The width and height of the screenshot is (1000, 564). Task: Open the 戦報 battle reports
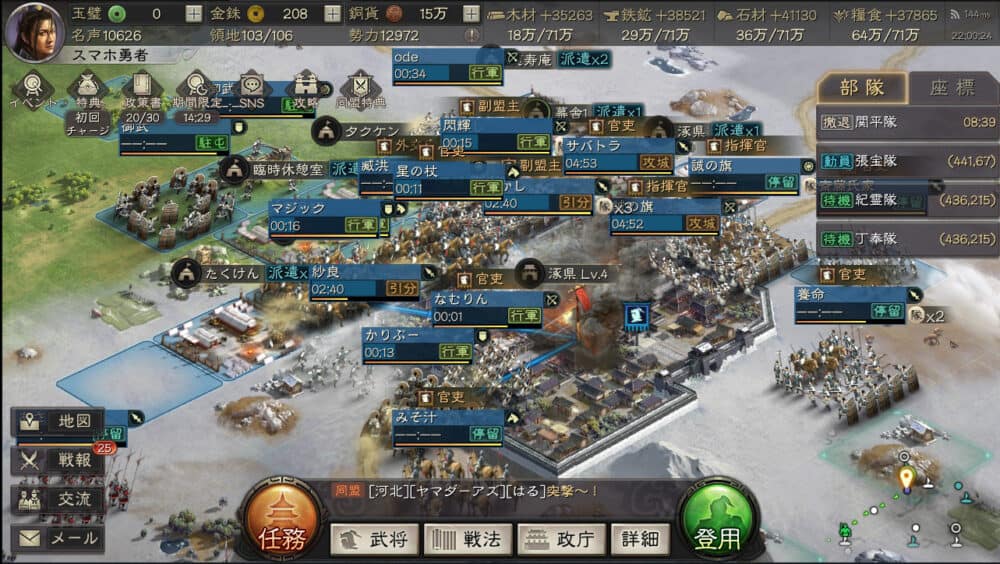point(60,460)
